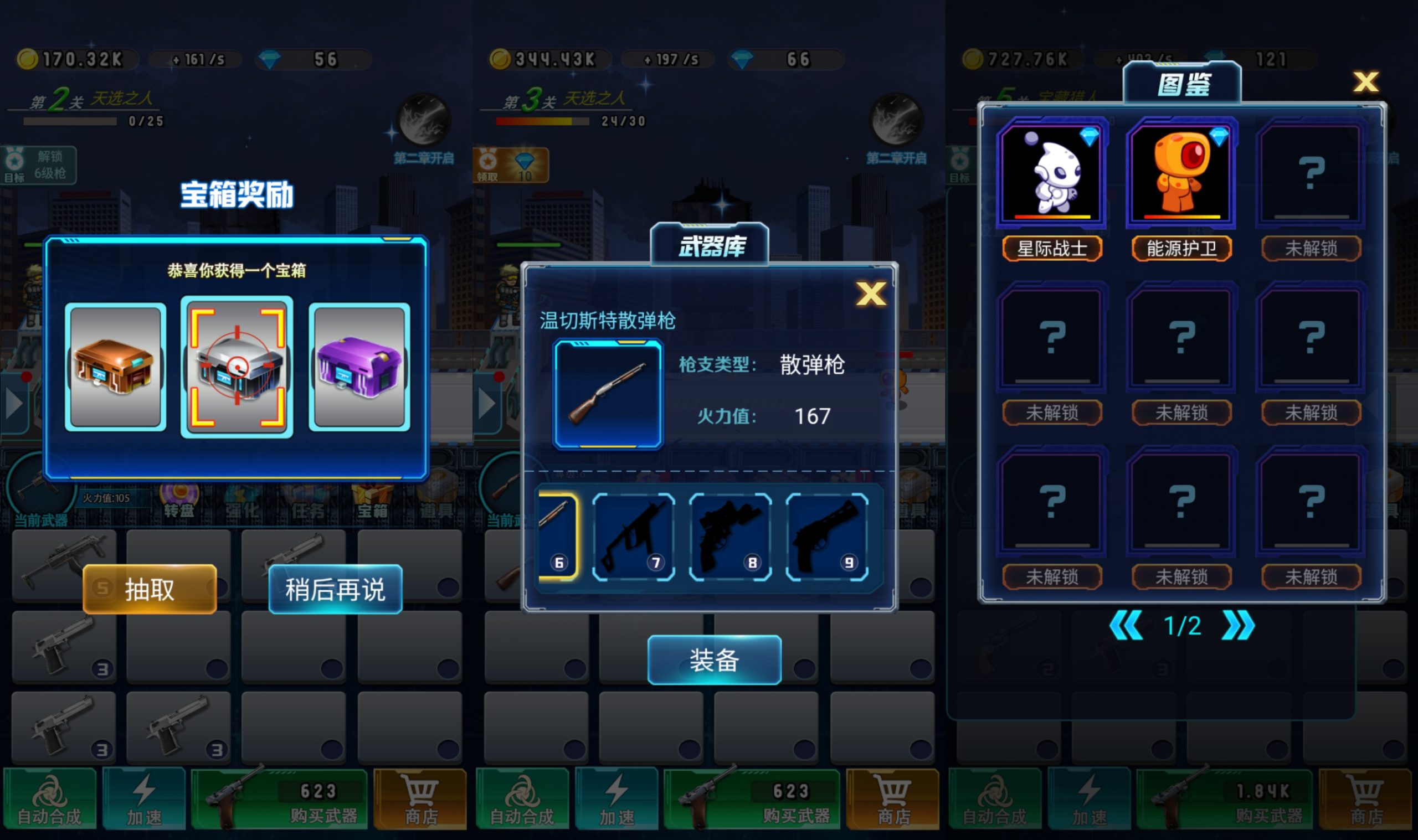The height and width of the screenshot is (840, 1418).
Task: View the 能源护卫 character card
Action: (x=1181, y=174)
